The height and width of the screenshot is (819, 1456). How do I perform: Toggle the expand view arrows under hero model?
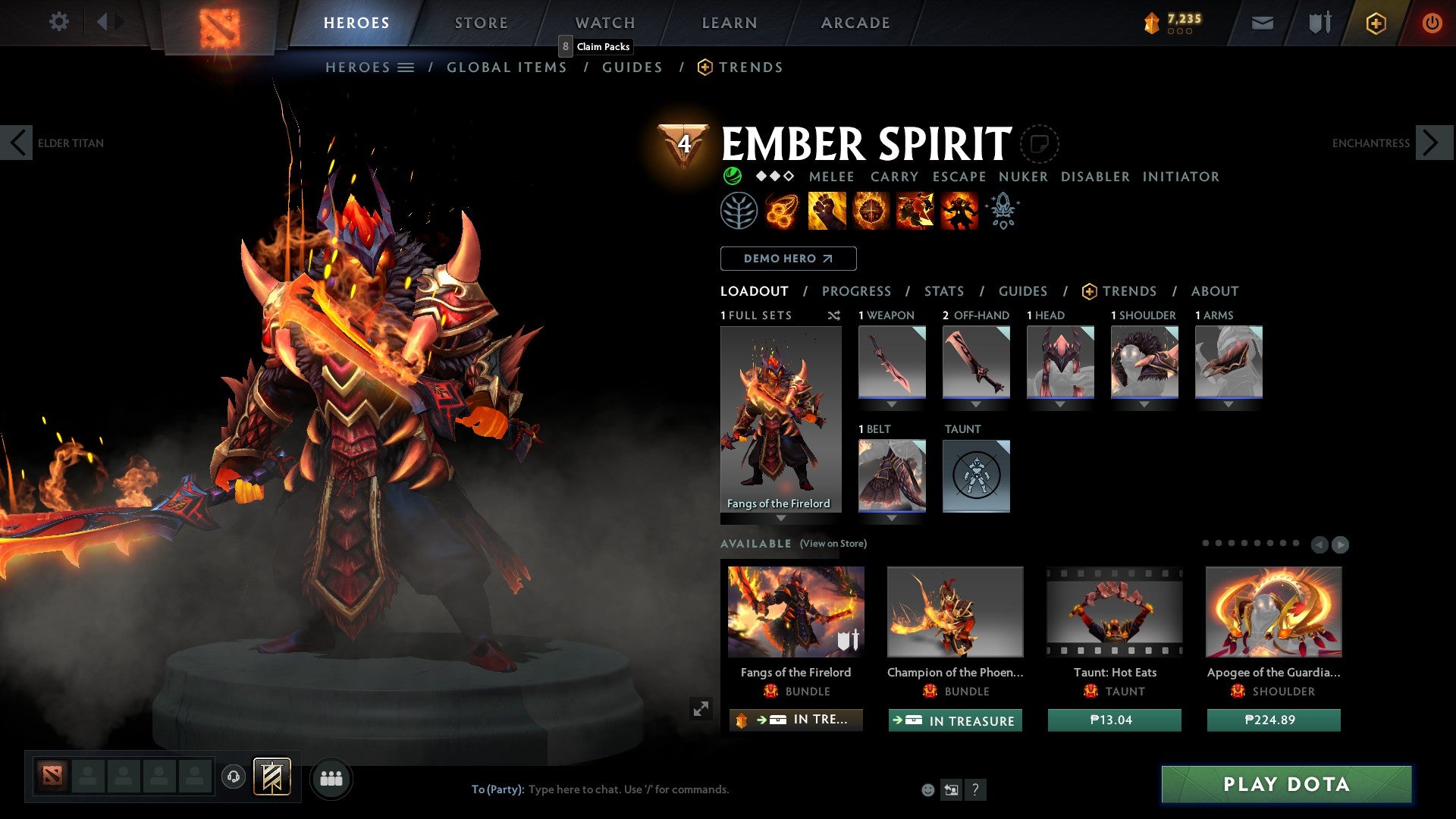click(x=701, y=708)
